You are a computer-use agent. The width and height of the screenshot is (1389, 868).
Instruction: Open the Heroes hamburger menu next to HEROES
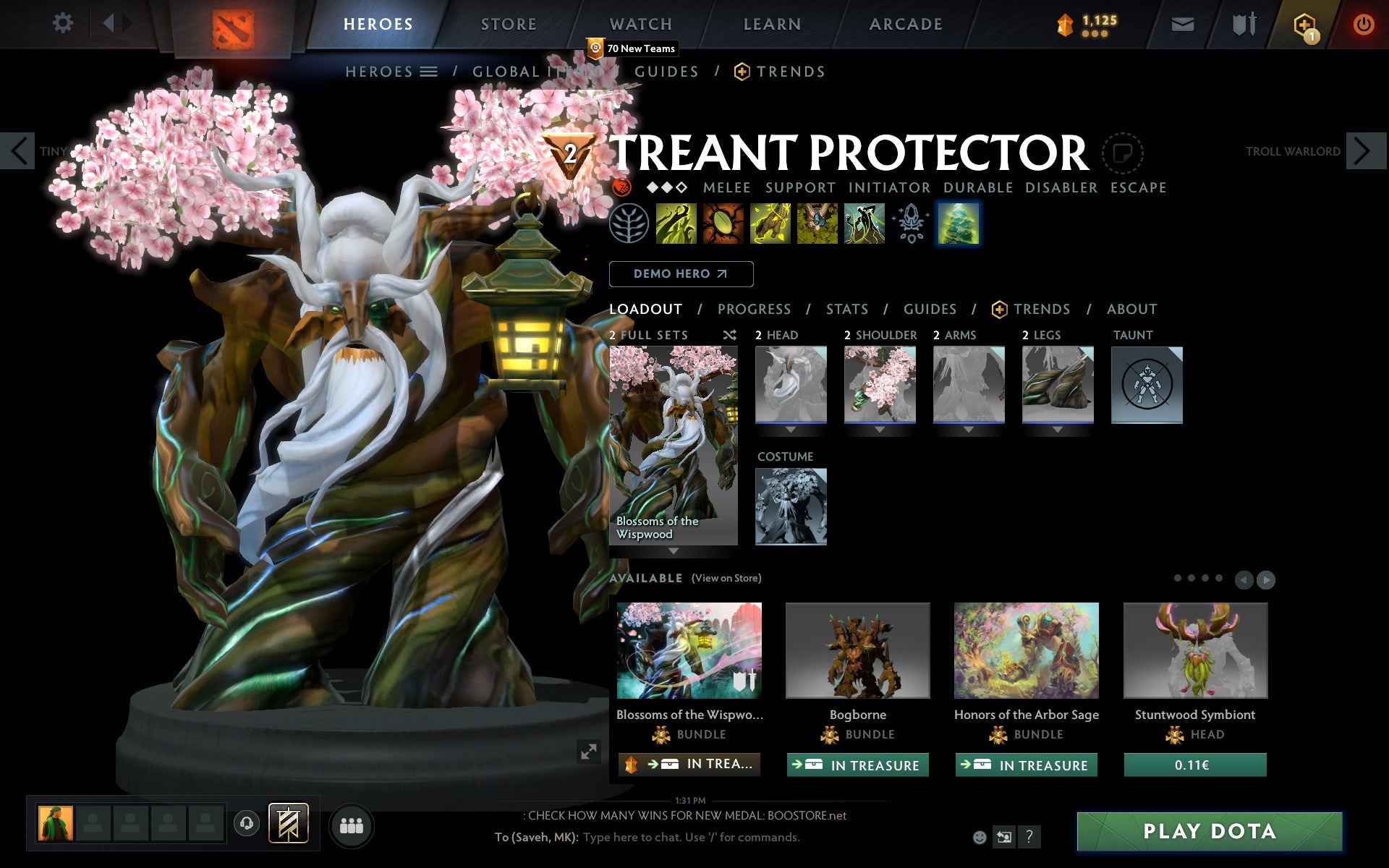point(428,72)
